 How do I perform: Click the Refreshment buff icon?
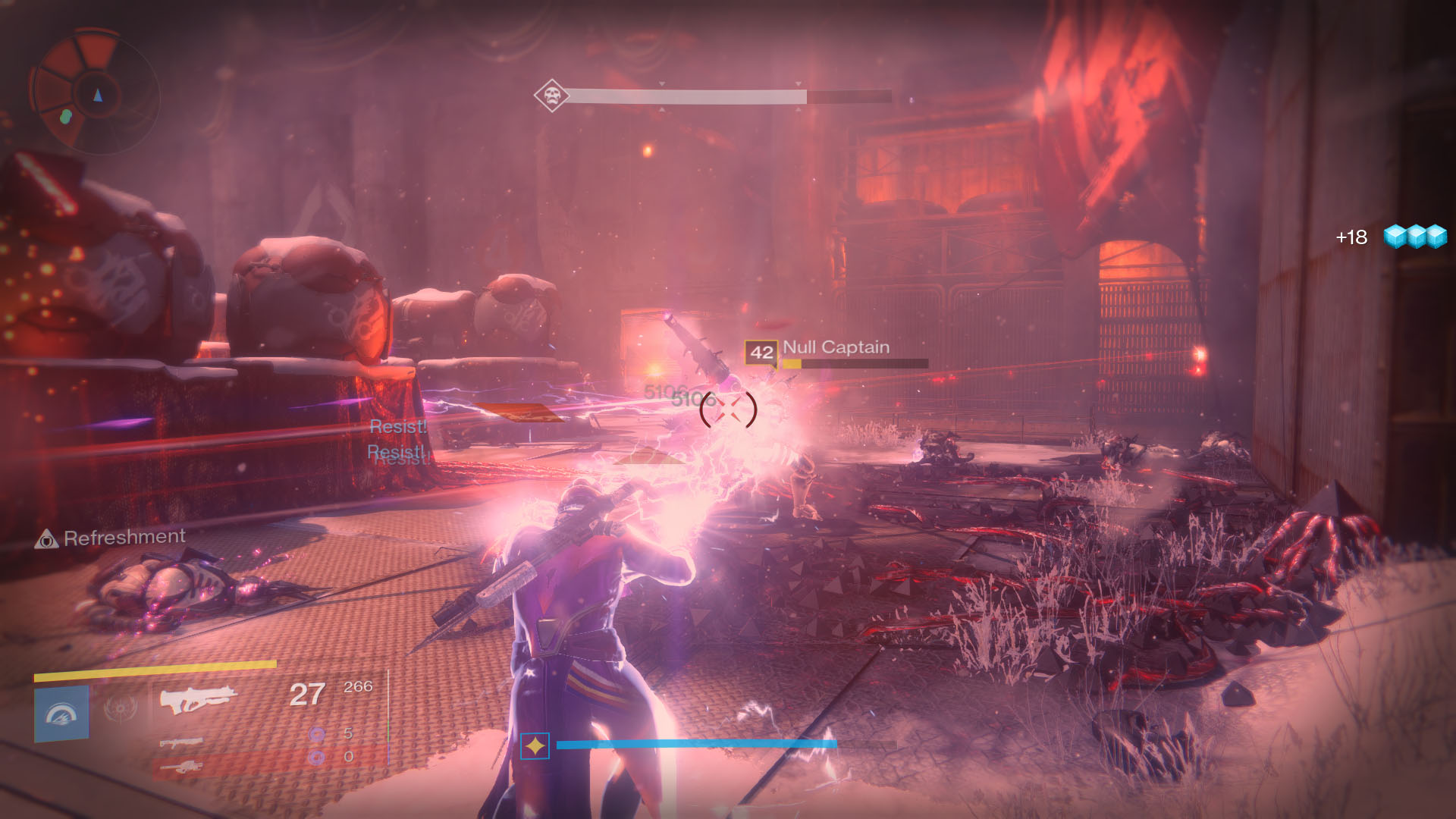pyautogui.click(x=47, y=539)
